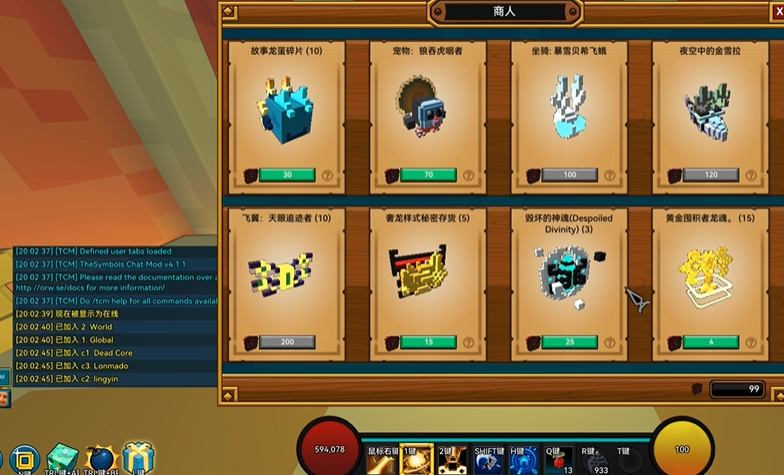Click the grey 100 price on the moth mount
Viewport: 784px width, 475px height.
point(569,175)
